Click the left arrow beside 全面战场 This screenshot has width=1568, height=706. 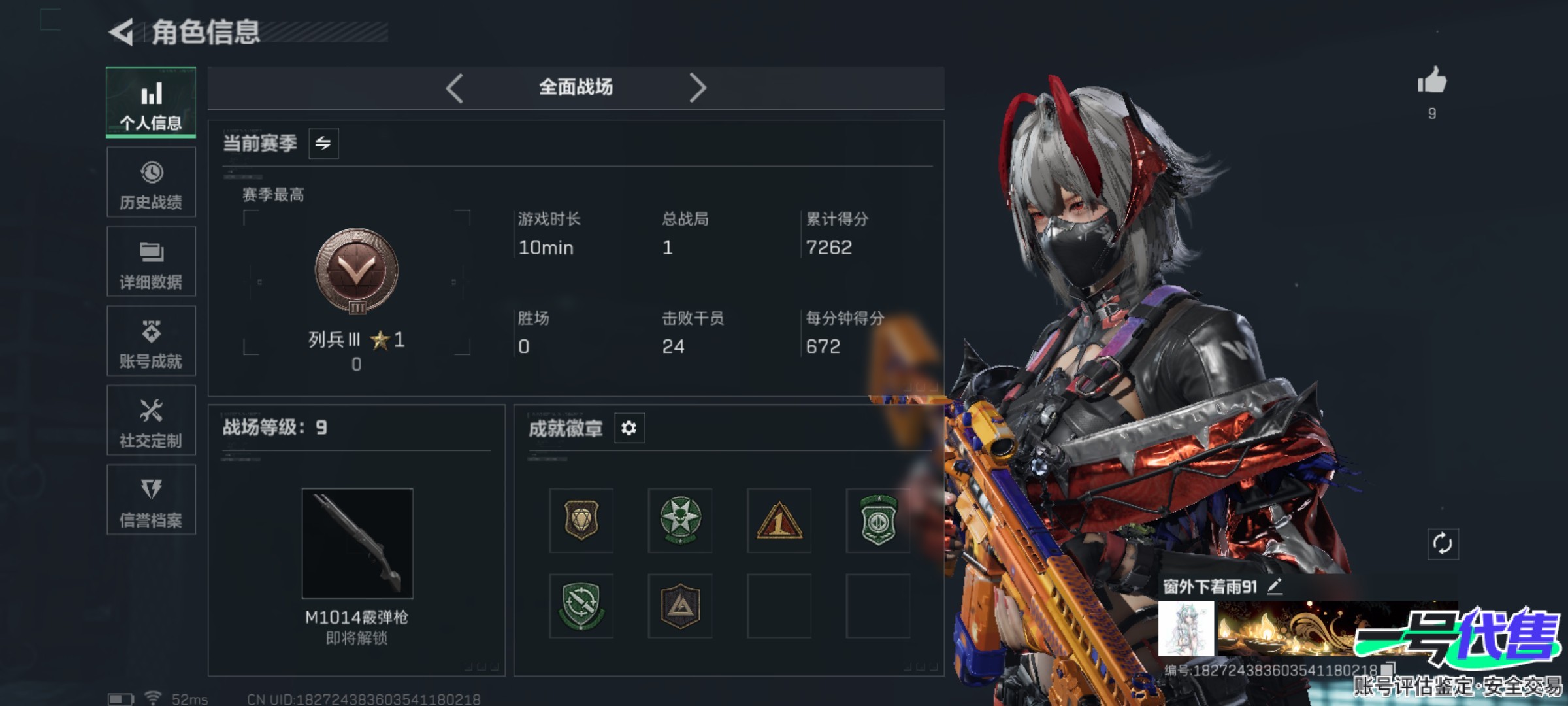(x=455, y=88)
